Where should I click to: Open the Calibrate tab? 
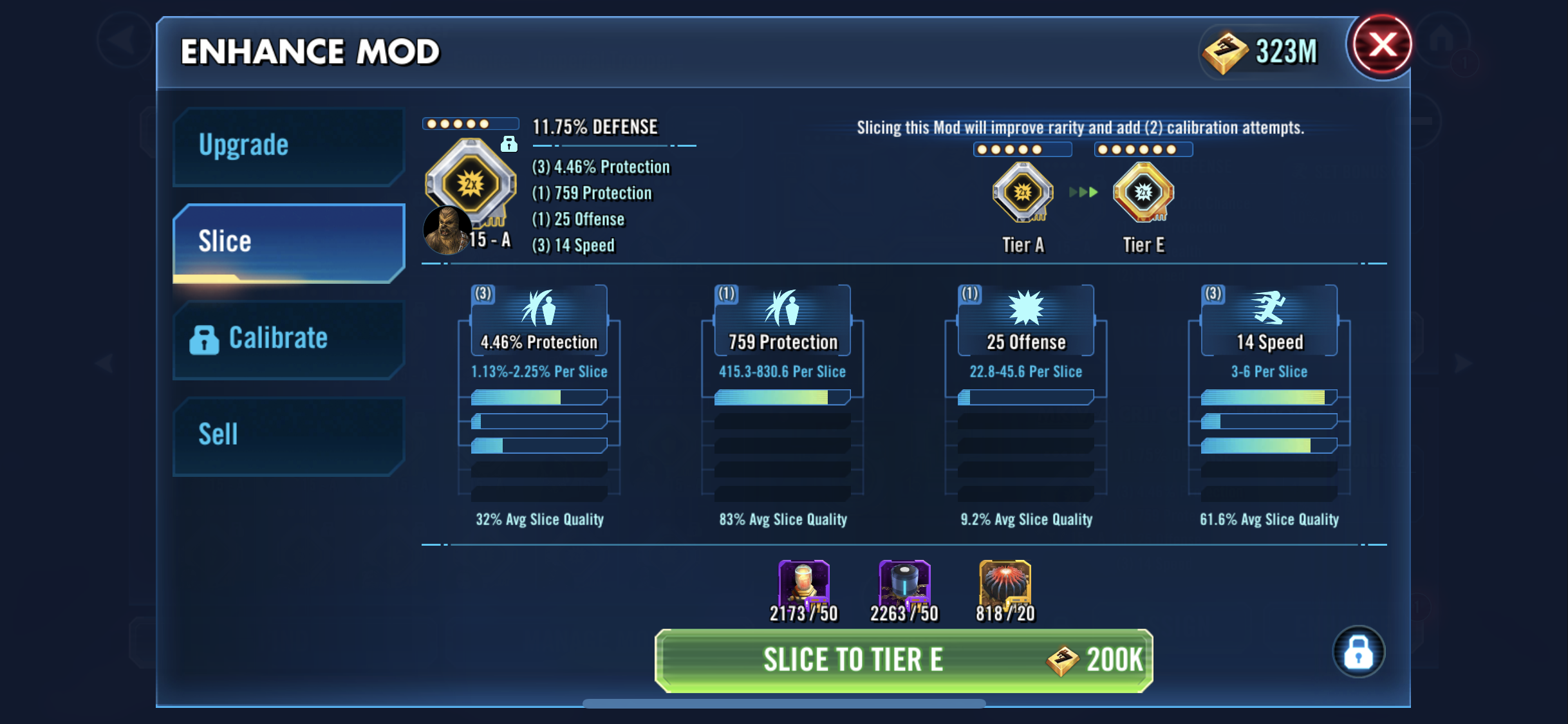288,339
